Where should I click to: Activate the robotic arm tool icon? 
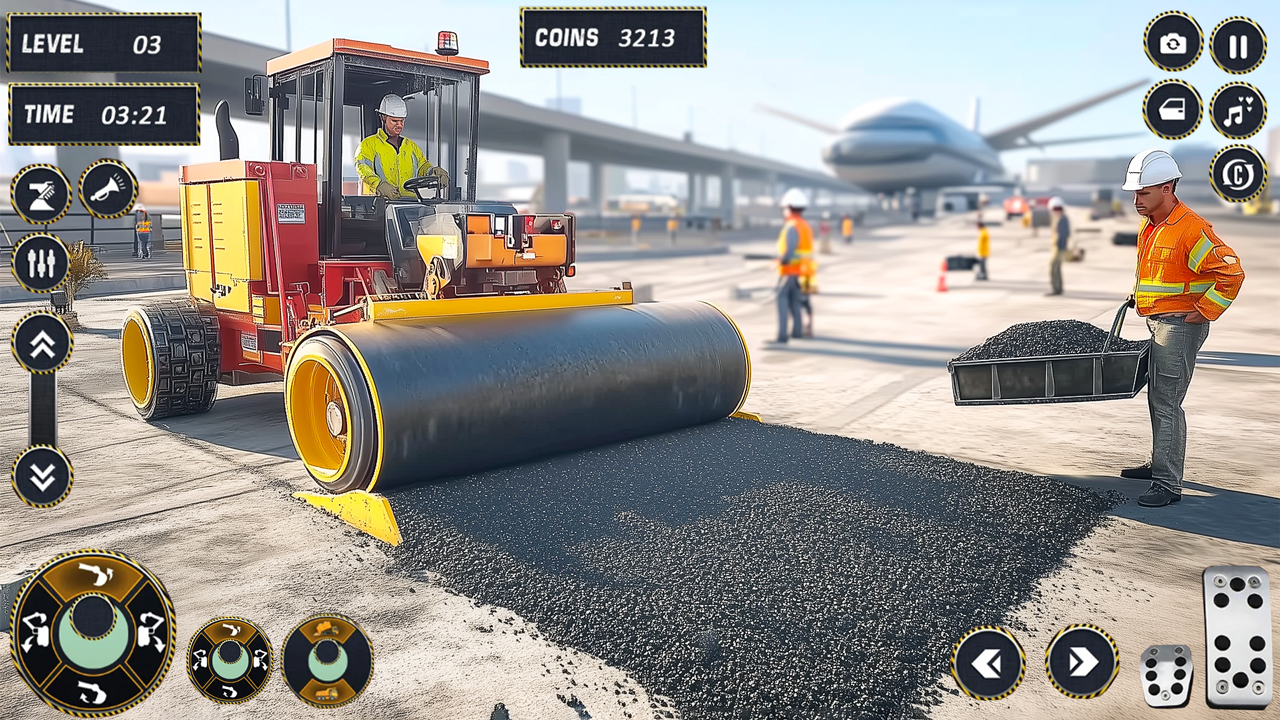(x=41, y=194)
